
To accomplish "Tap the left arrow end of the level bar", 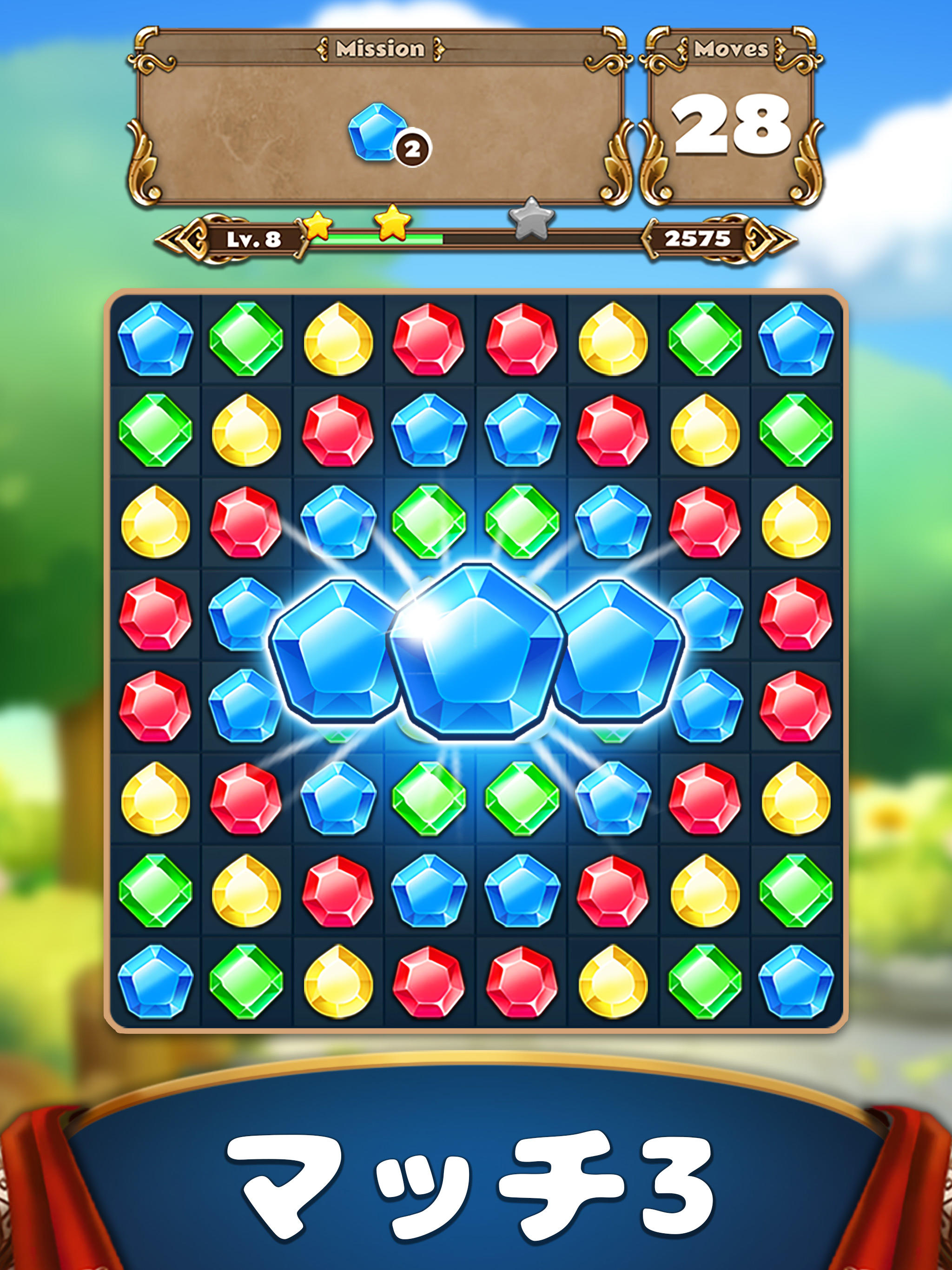I will (x=184, y=239).
